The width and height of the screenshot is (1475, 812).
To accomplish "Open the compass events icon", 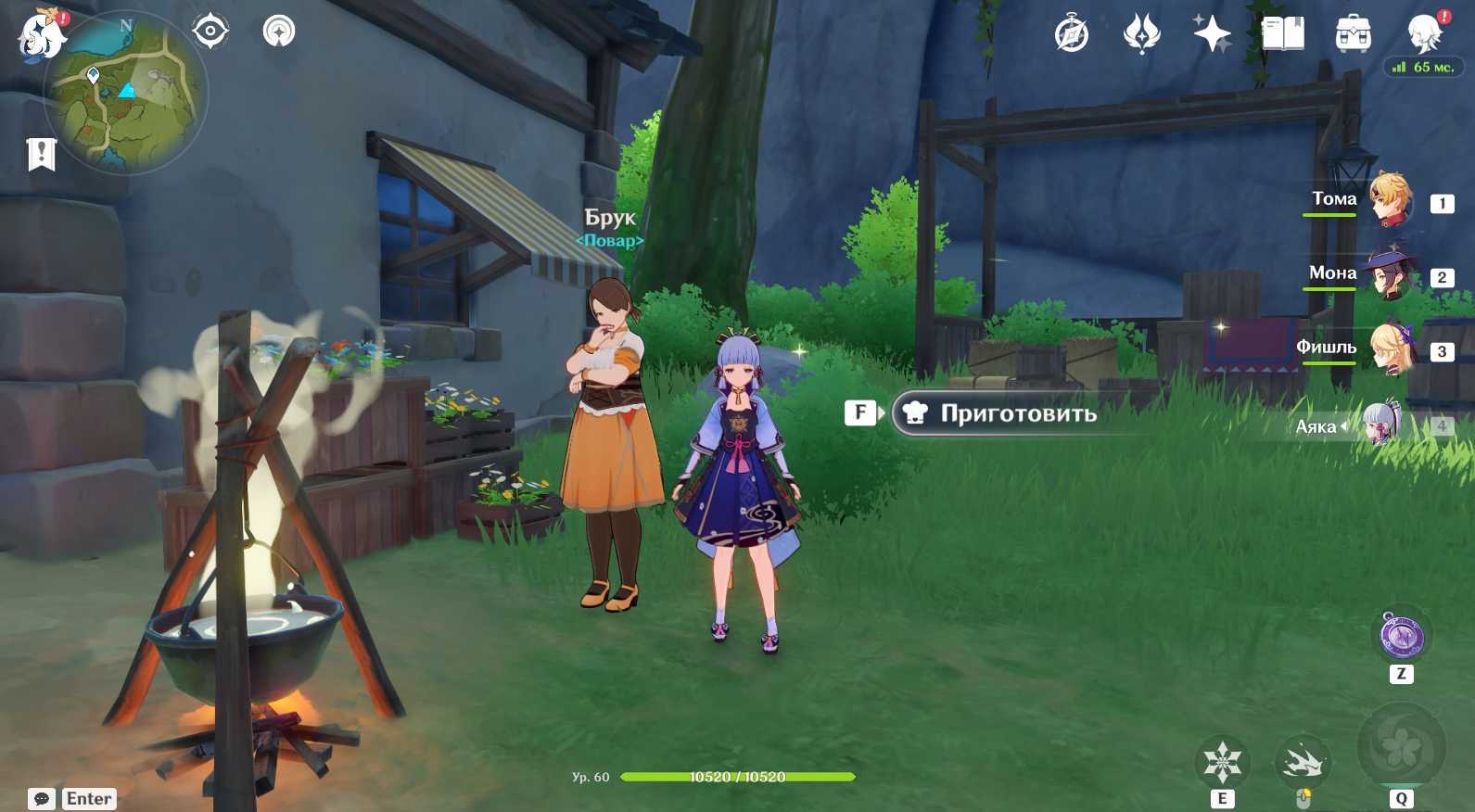I will tap(1072, 35).
